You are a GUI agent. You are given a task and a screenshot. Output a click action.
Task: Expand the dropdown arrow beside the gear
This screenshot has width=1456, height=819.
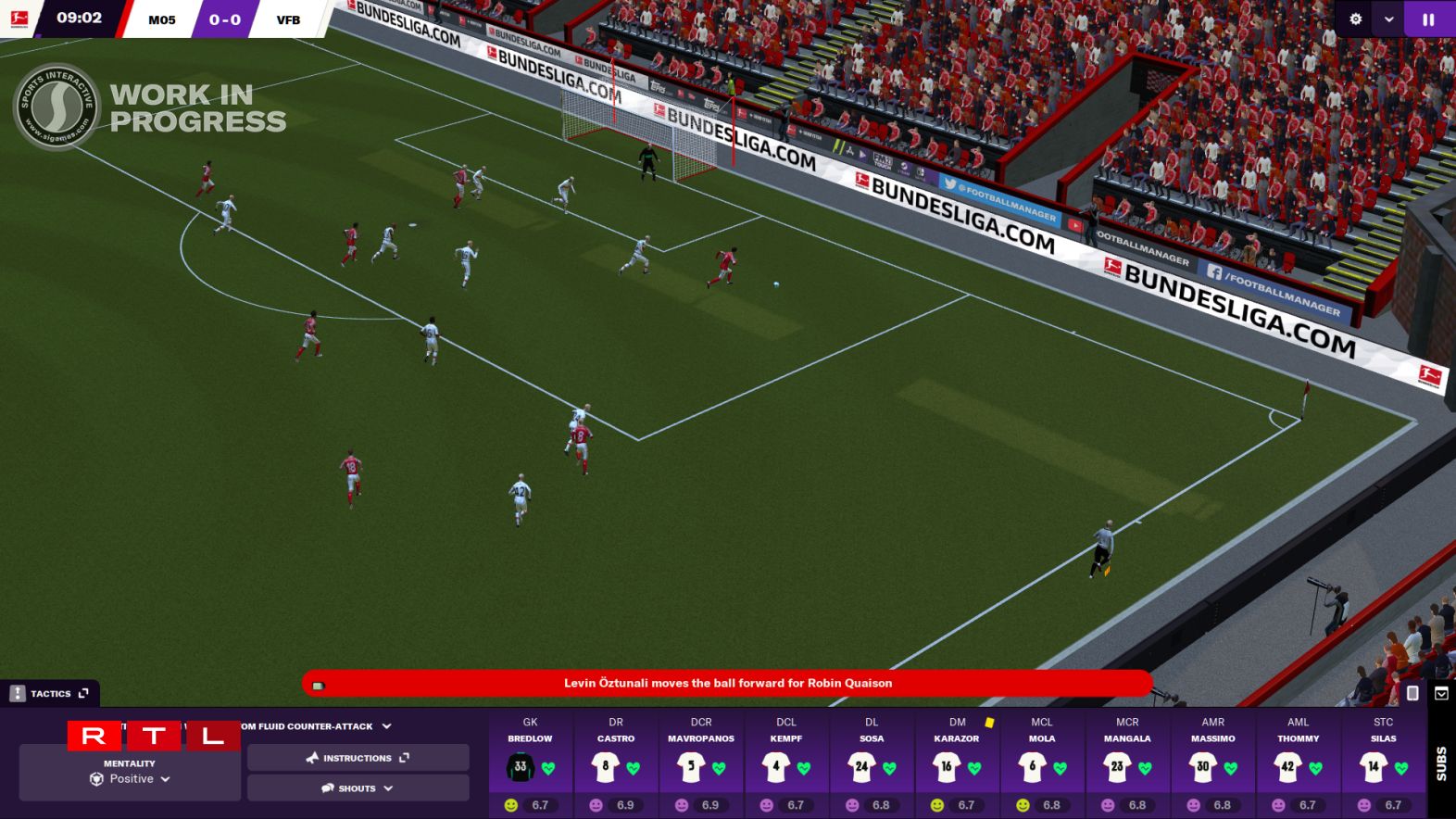(x=1388, y=19)
